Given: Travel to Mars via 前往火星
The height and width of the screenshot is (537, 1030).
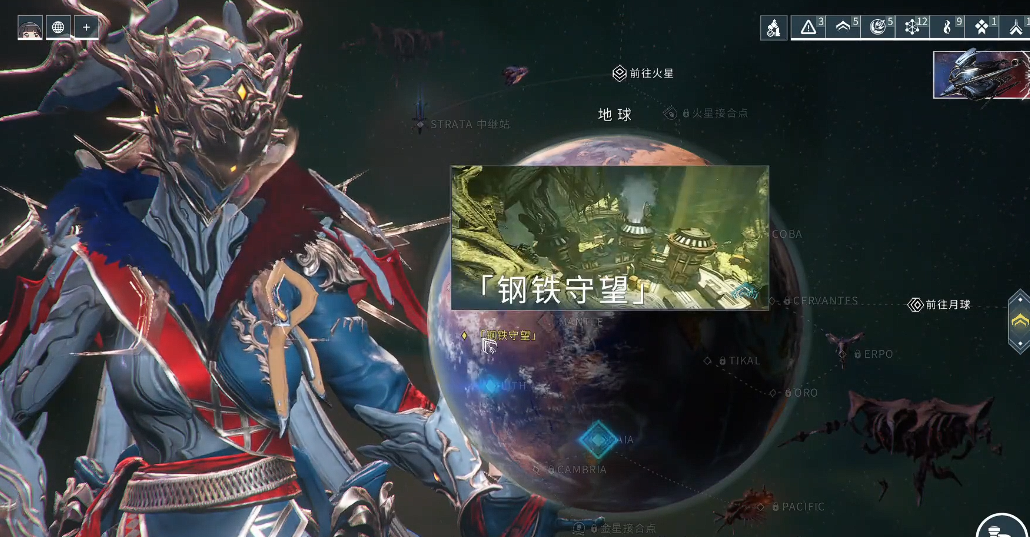Looking at the screenshot, I should (644, 73).
